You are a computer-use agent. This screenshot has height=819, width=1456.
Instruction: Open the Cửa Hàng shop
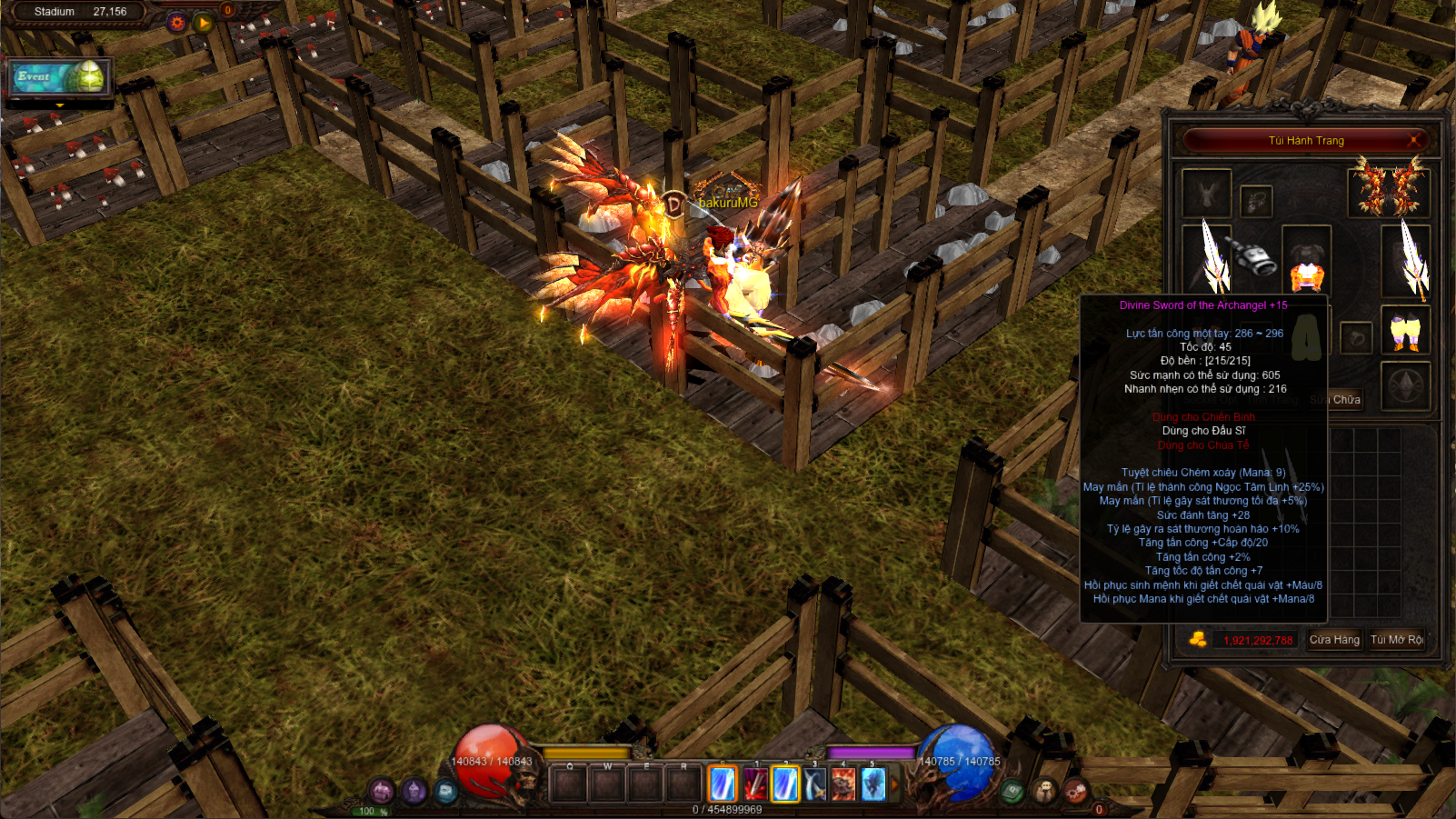[1334, 640]
